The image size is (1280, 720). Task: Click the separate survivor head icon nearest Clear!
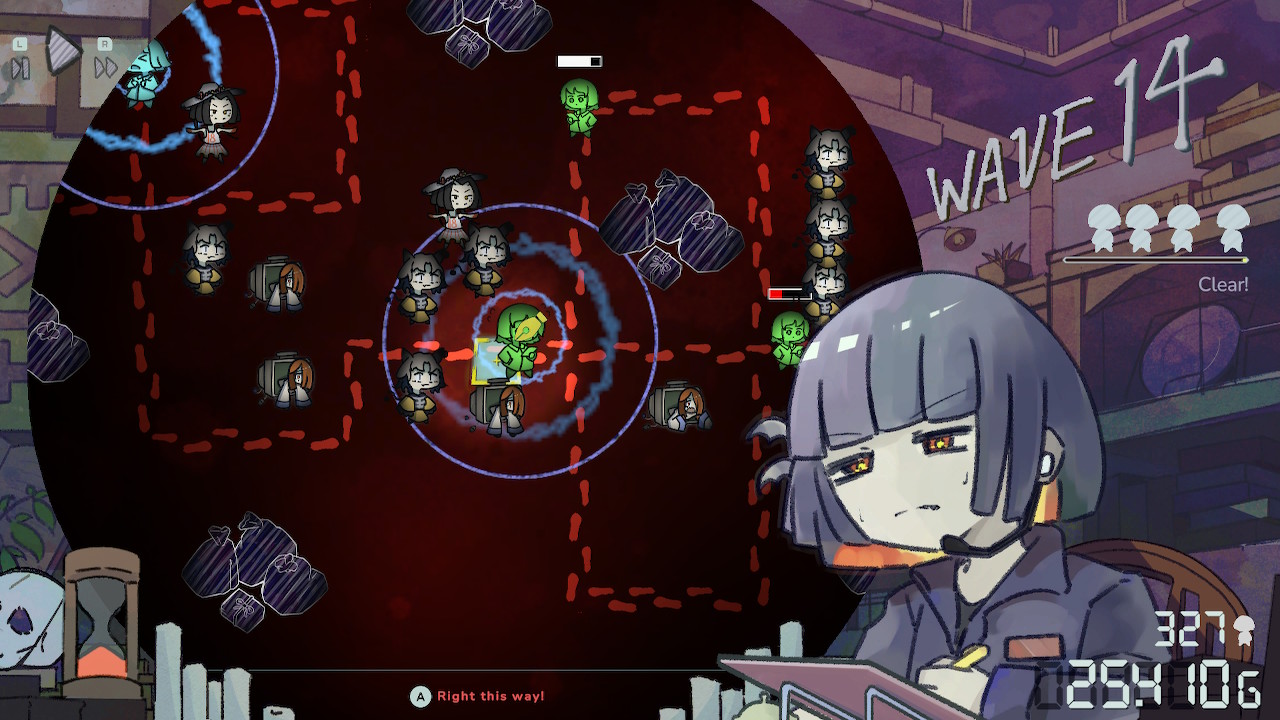(1233, 226)
